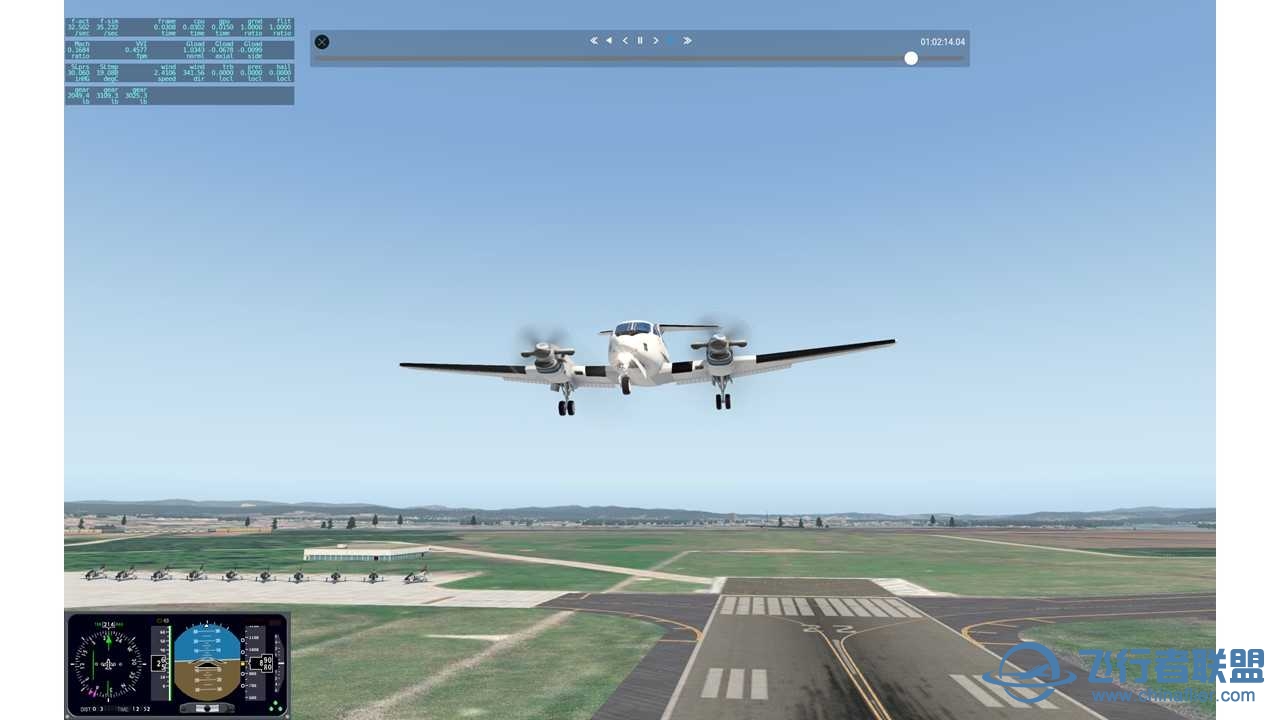
Task: Click the single-frame step-forward arrow
Action: (655, 40)
